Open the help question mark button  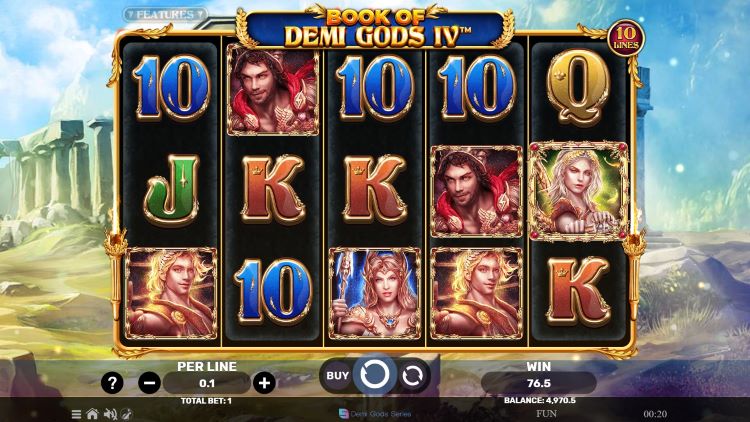click(x=113, y=382)
